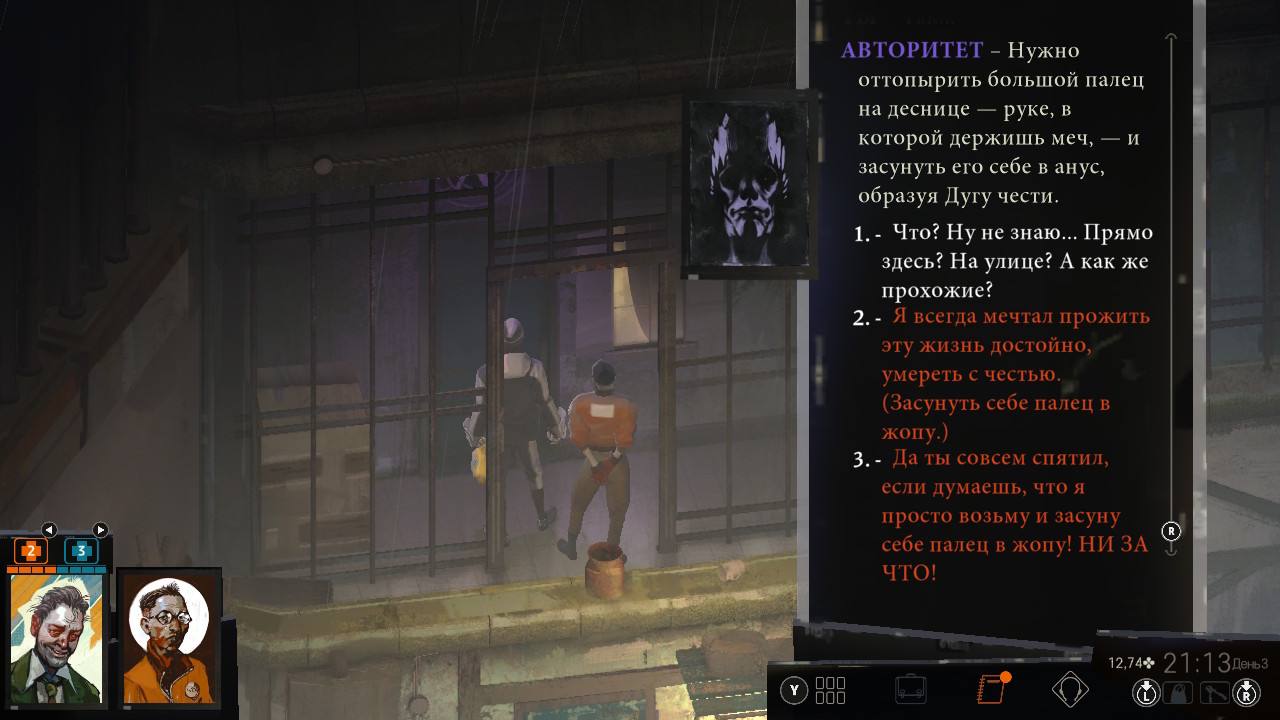
Task: Select reply 2 about dying with honor
Action: click(x=1014, y=374)
